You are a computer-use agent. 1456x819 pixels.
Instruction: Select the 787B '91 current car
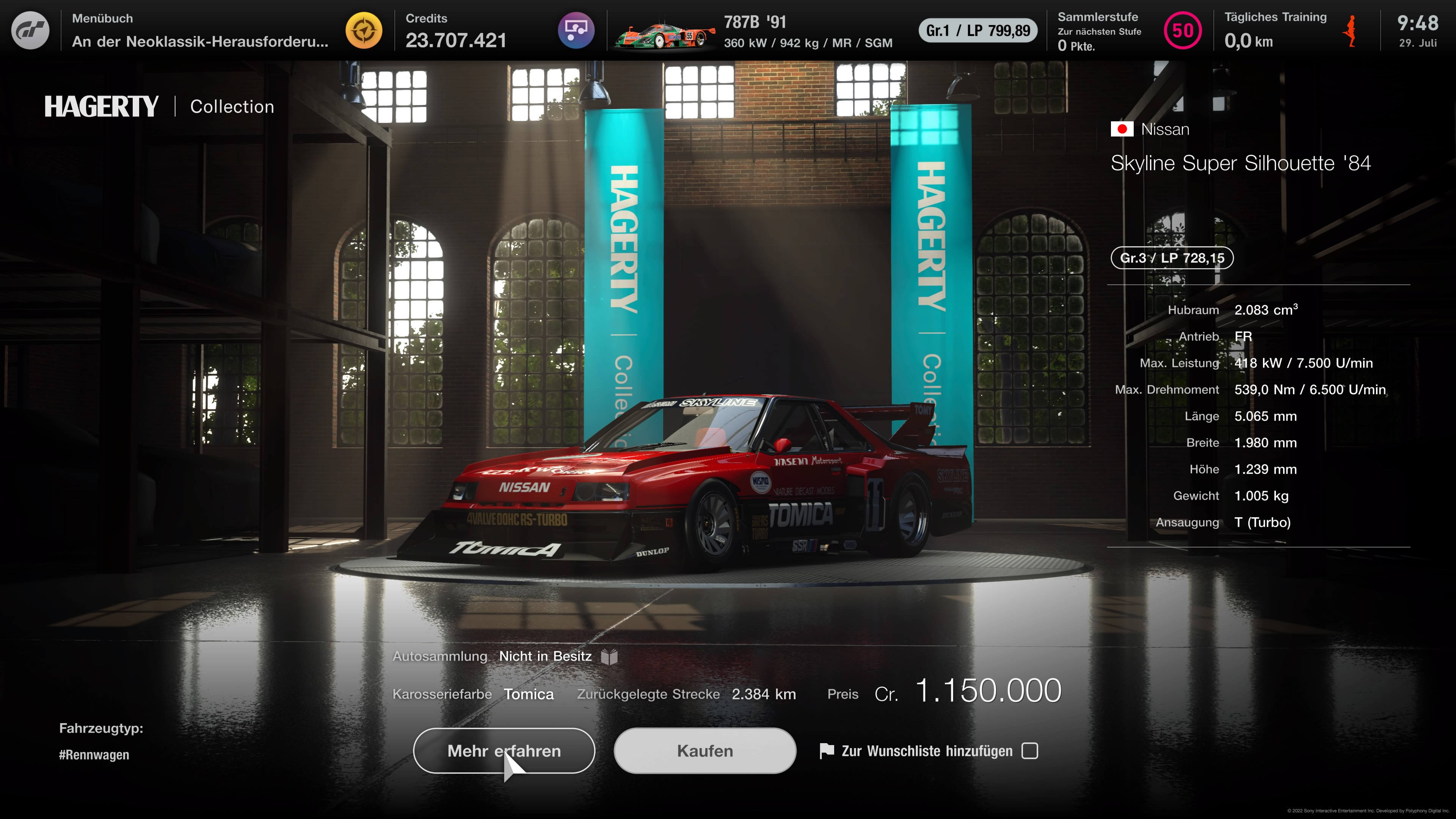[755, 31]
